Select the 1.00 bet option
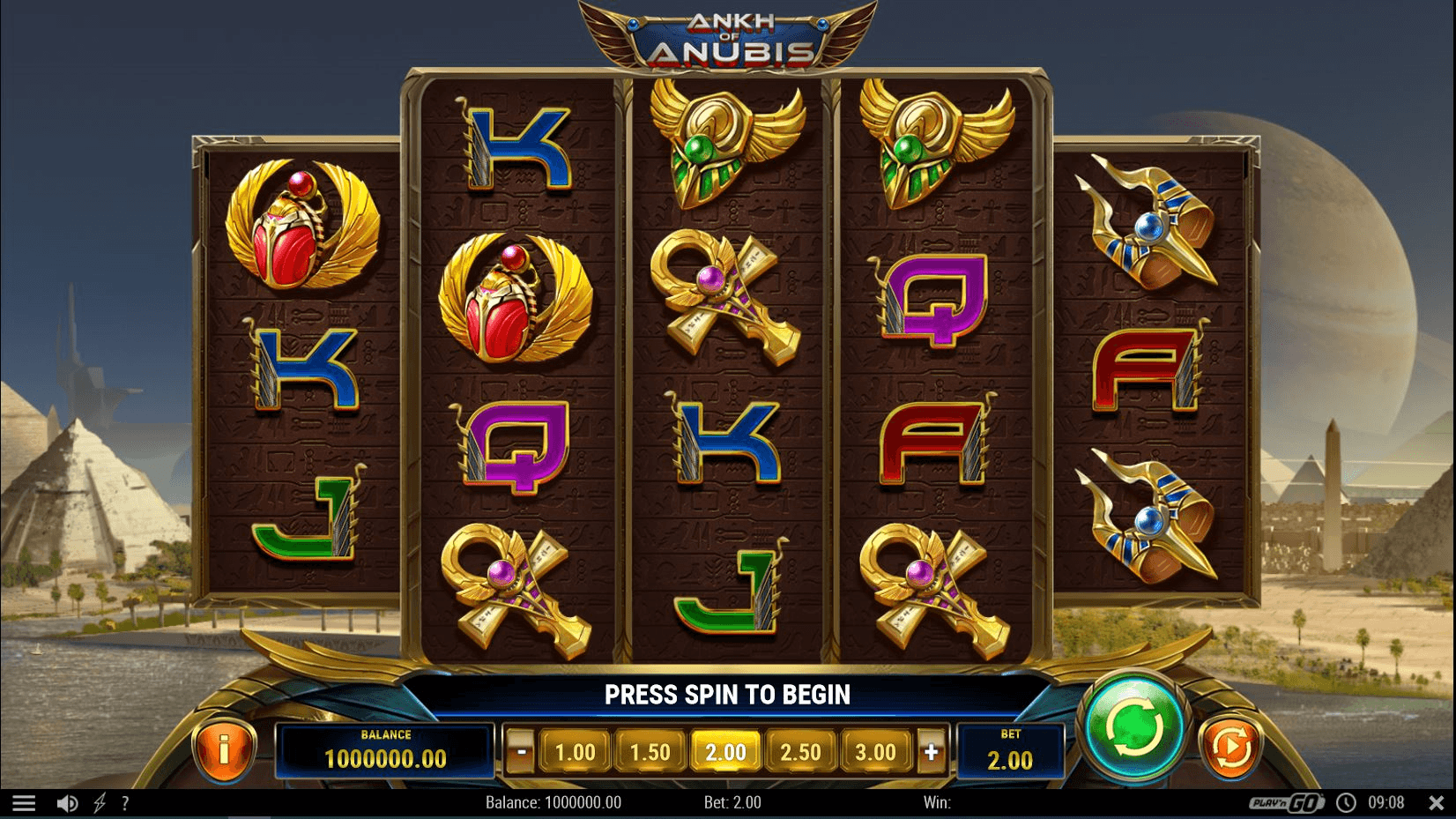 click(574, 751)
